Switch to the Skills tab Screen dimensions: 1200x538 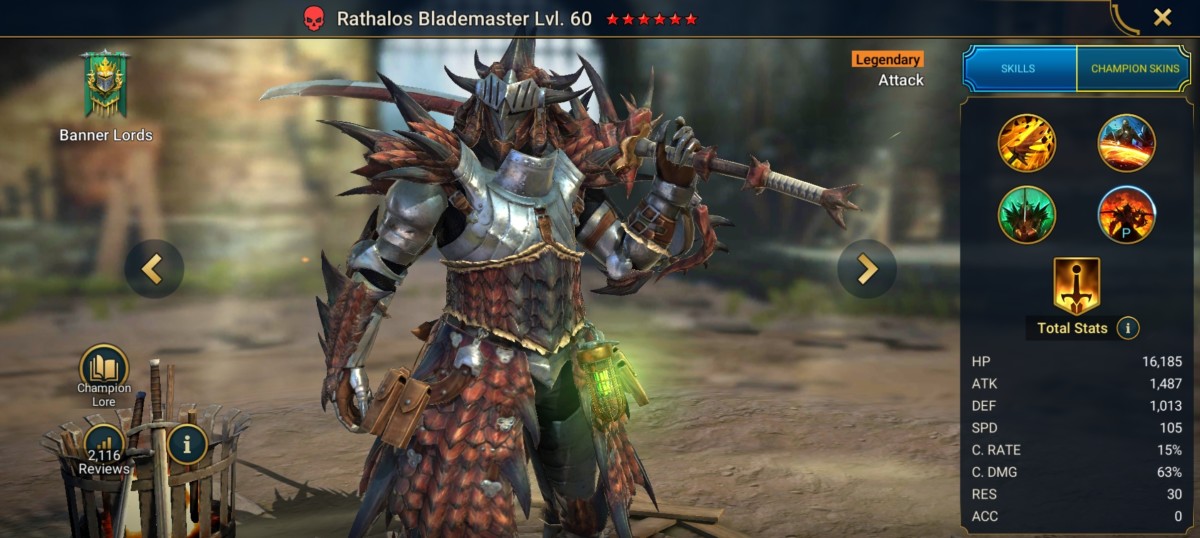[x=1018, y=69]
